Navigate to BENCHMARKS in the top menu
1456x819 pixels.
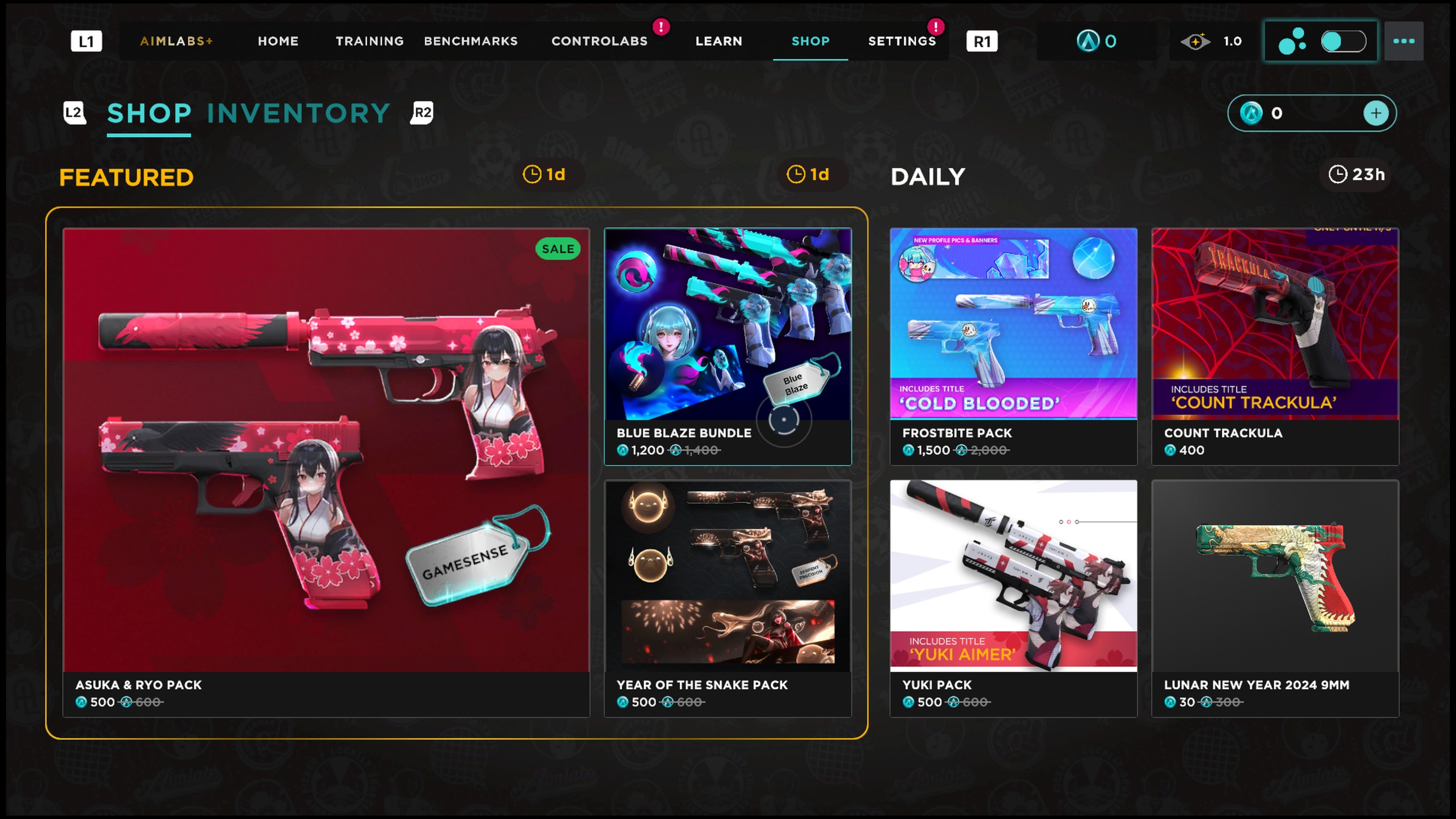pos(471,41)
